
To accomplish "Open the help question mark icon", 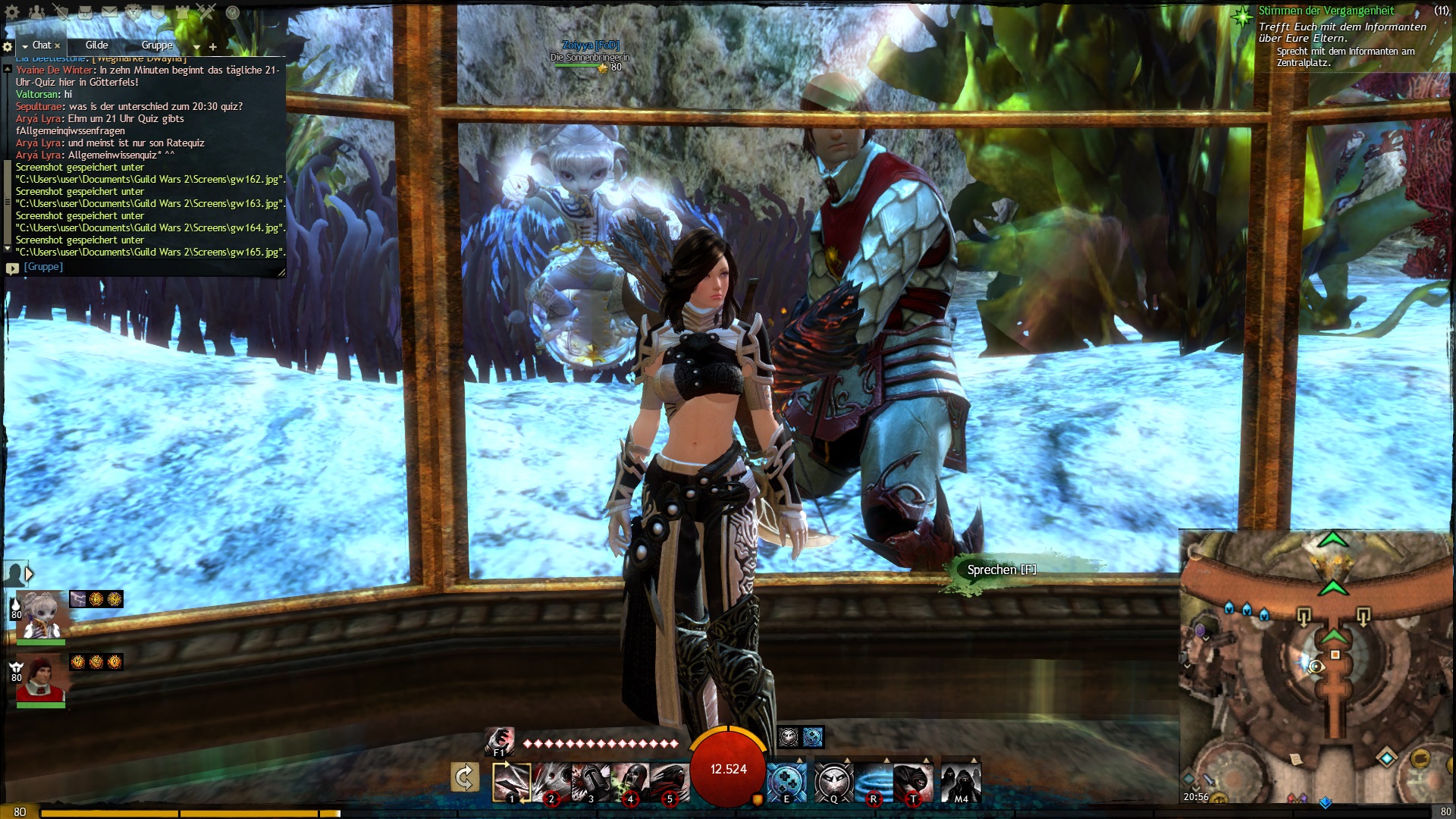I will [x=233, y=12].
